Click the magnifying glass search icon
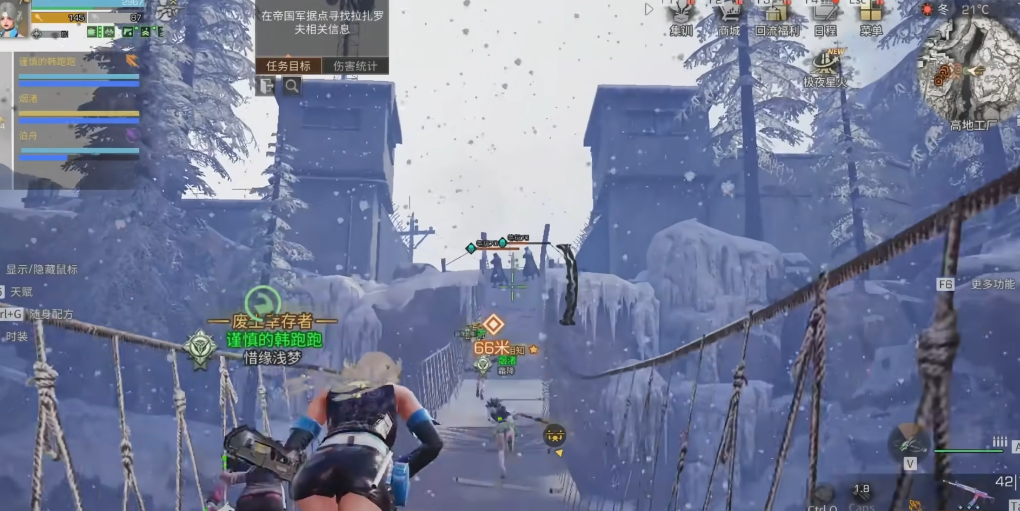This screenshot has width=1020, height=511. [x=291, y=87]
